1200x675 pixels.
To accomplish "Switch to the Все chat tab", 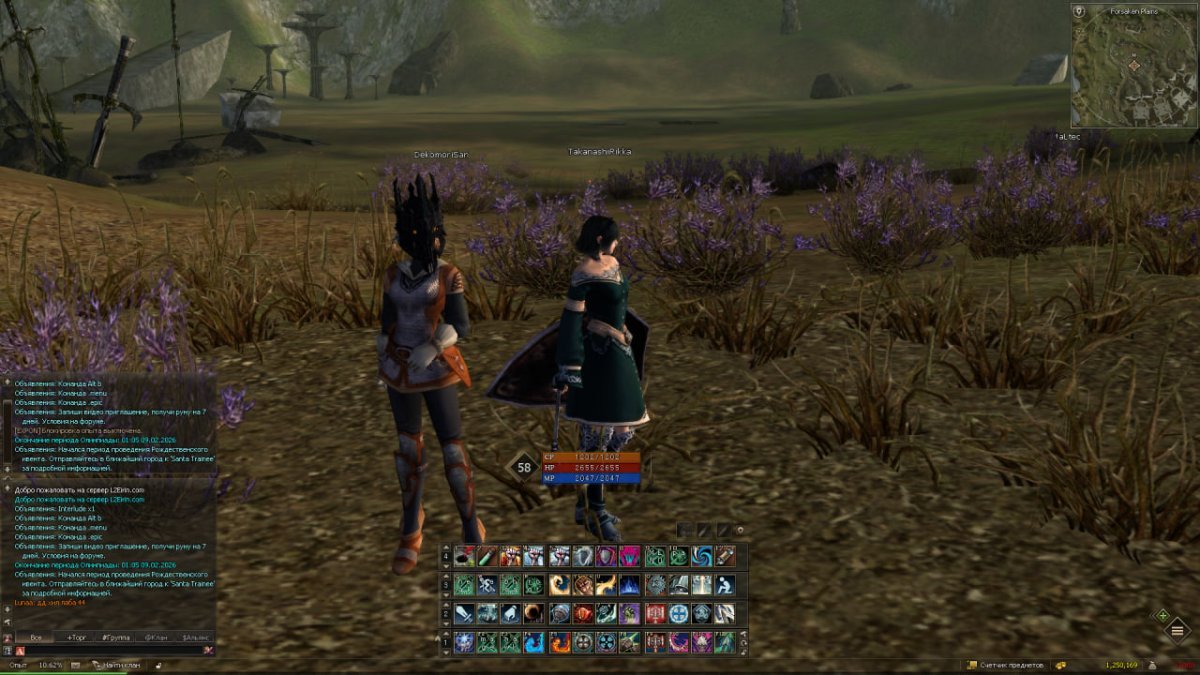I will pyautogui.click(x=36, y=637).
